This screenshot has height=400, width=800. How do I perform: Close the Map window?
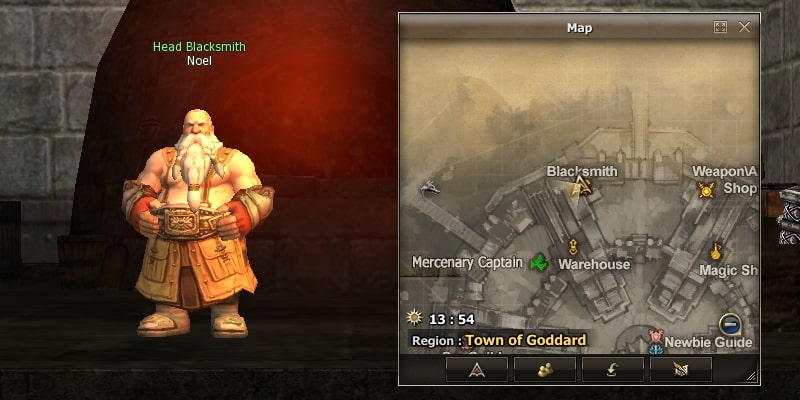tap(744, 27)
